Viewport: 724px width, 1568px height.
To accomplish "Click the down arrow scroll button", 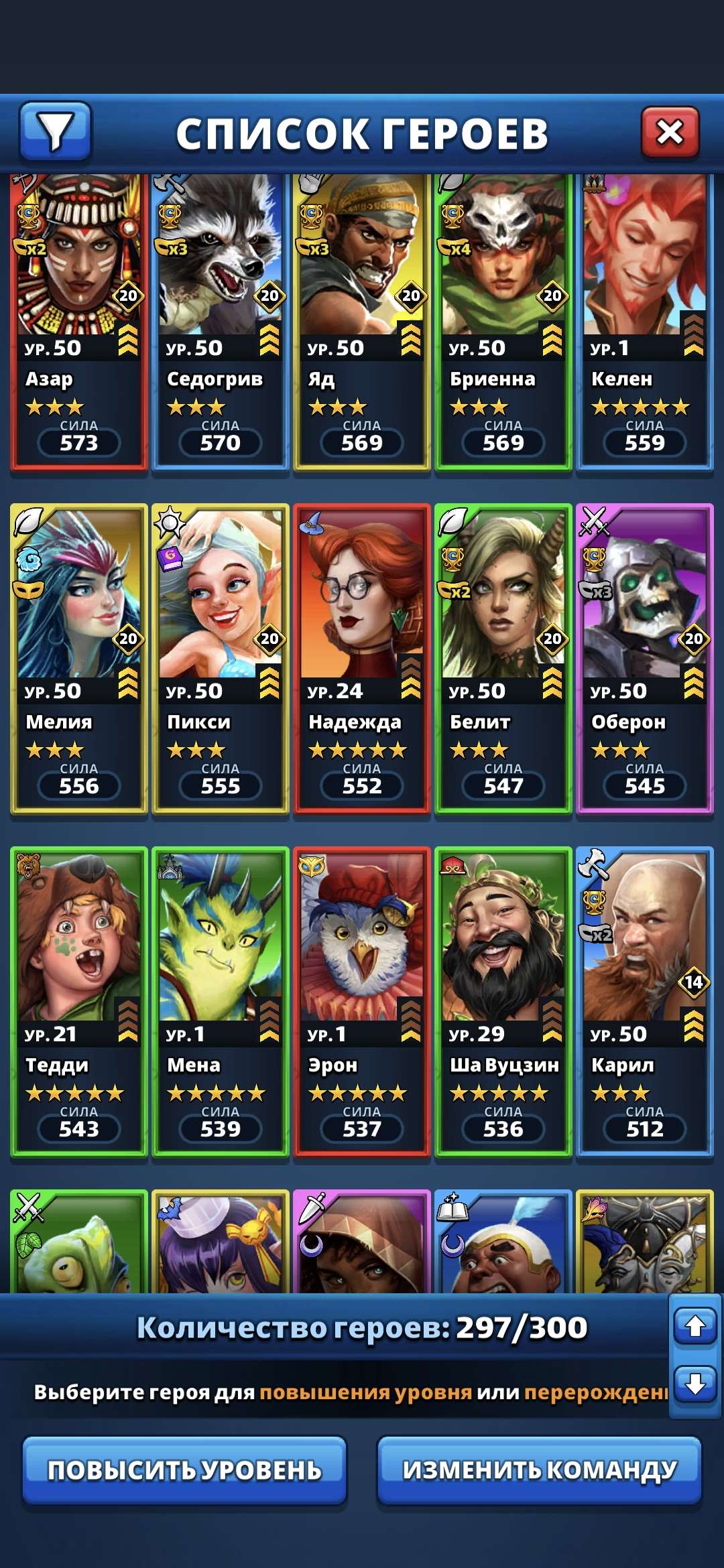I will 695,1383.
